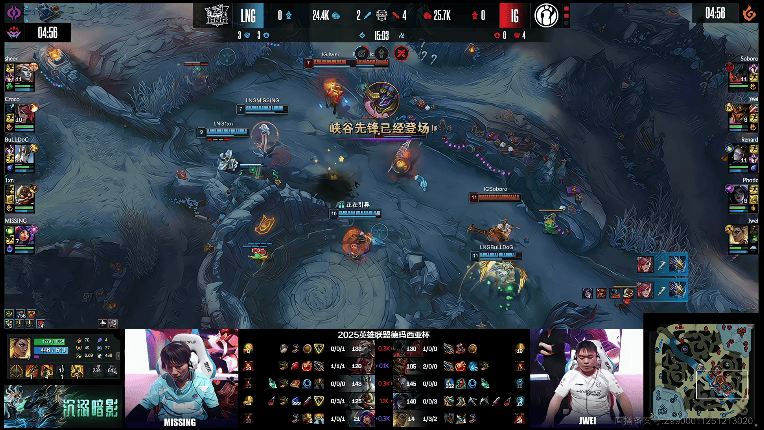Click the iG team logo
Screen dimensions: 764x430
point(546,15)
